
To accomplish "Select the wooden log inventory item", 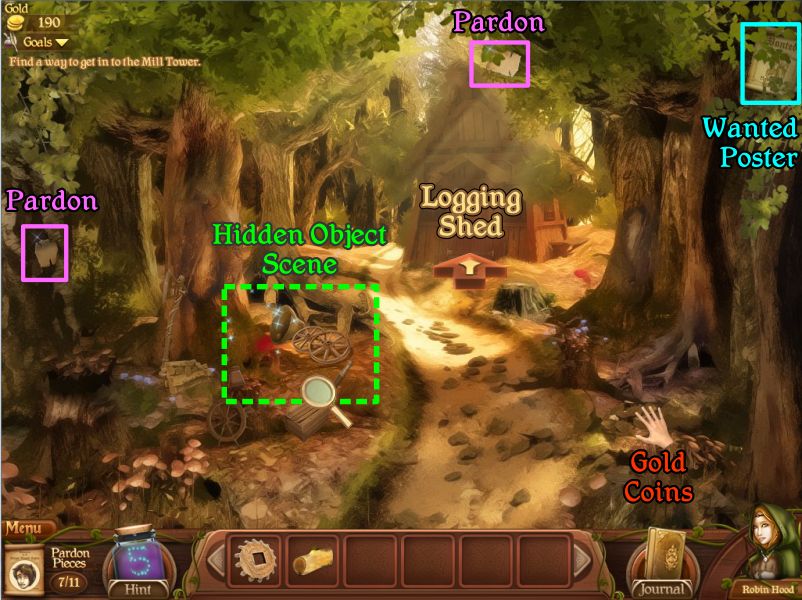I will pos(312,563).
